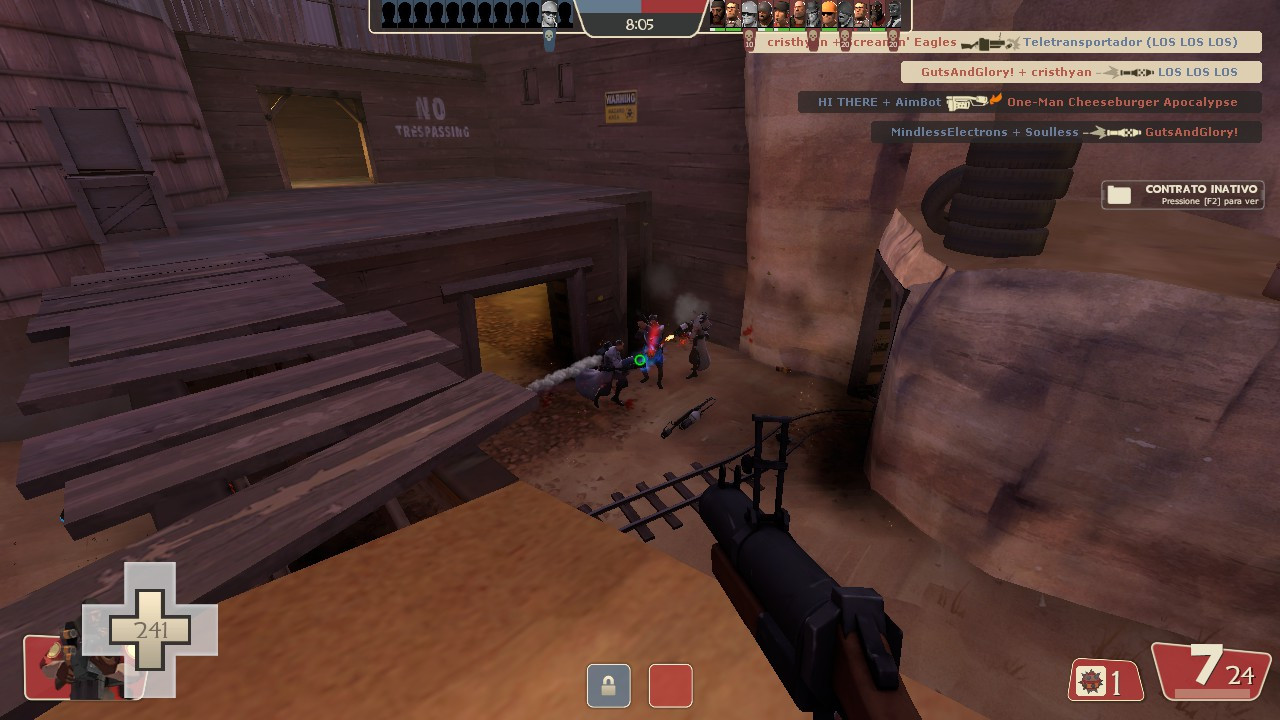Click the green crosshair circle on the enemy
The height and width of the screenshot is (720, 1280).
(x=640, y=360)
